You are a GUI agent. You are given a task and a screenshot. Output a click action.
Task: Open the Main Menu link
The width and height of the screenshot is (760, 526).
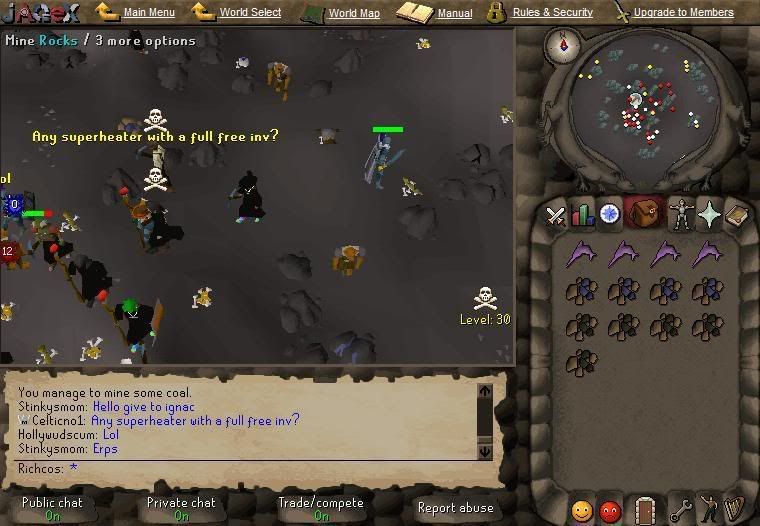coord(149,13)
